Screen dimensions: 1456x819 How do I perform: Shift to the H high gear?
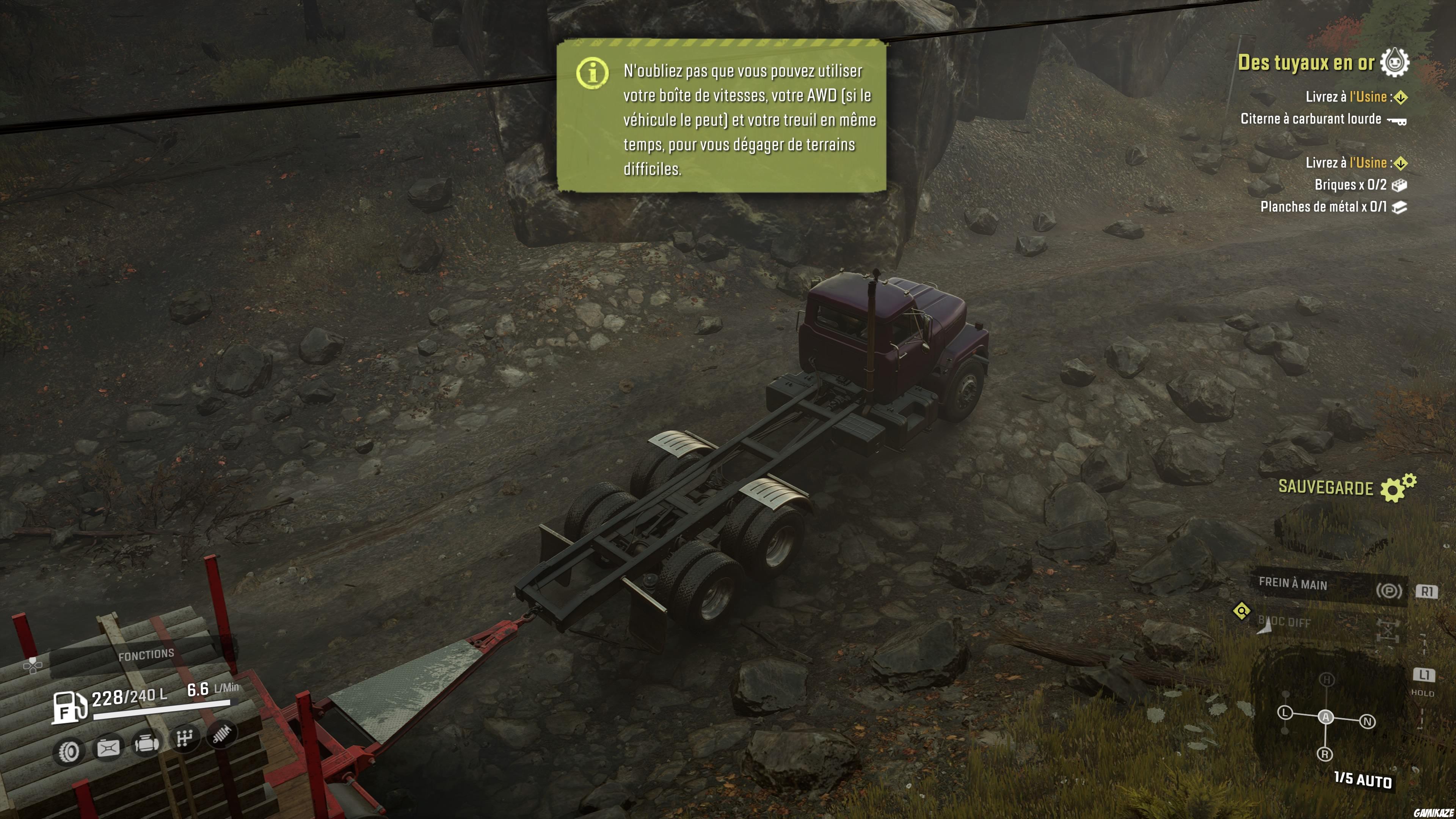tap(1327, 679)
